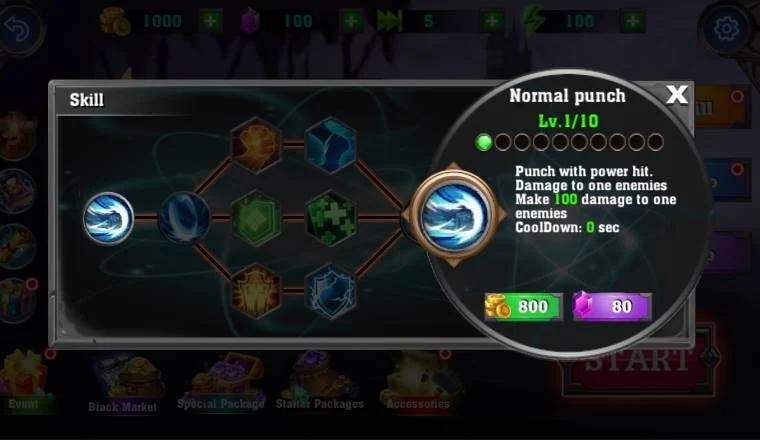
Task: Close the Normal punch skill panel
Action: click(677, 95)
